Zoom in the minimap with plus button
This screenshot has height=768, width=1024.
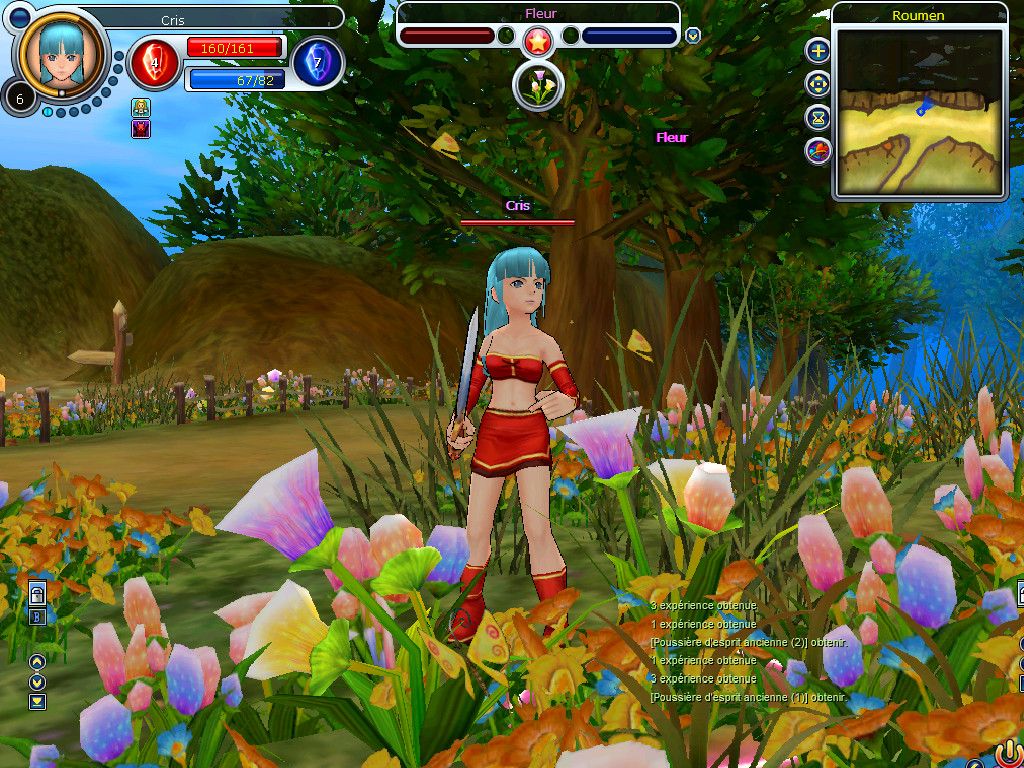(x=818, y=51)
